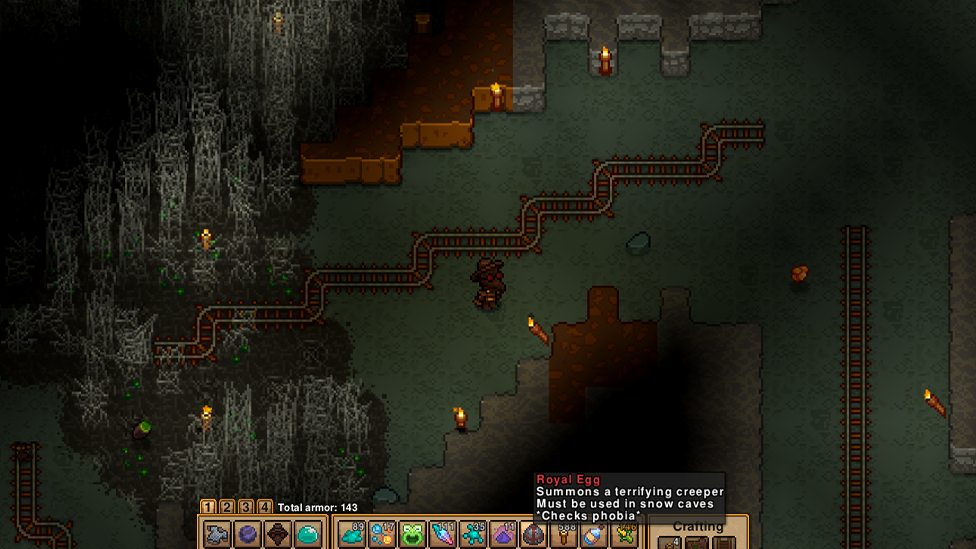
Task: Switch to hotbar preset 1
Action: (208, 507)
